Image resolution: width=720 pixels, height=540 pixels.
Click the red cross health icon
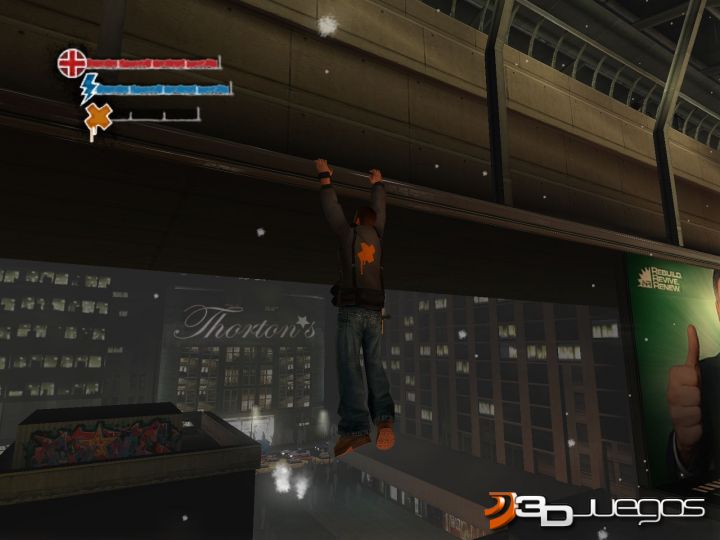tap(72, 63)
